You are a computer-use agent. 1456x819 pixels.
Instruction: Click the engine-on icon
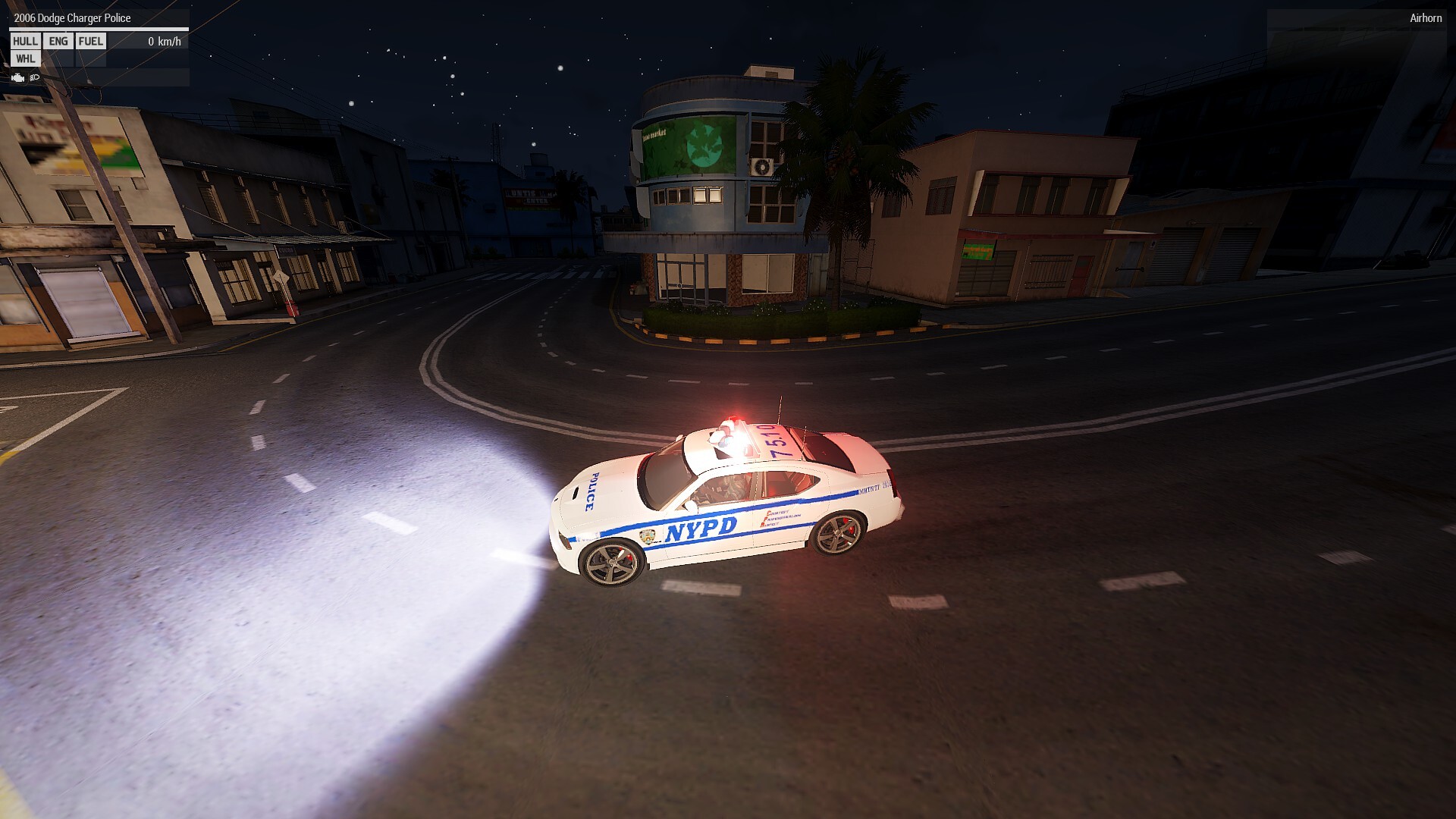[18, 77]
